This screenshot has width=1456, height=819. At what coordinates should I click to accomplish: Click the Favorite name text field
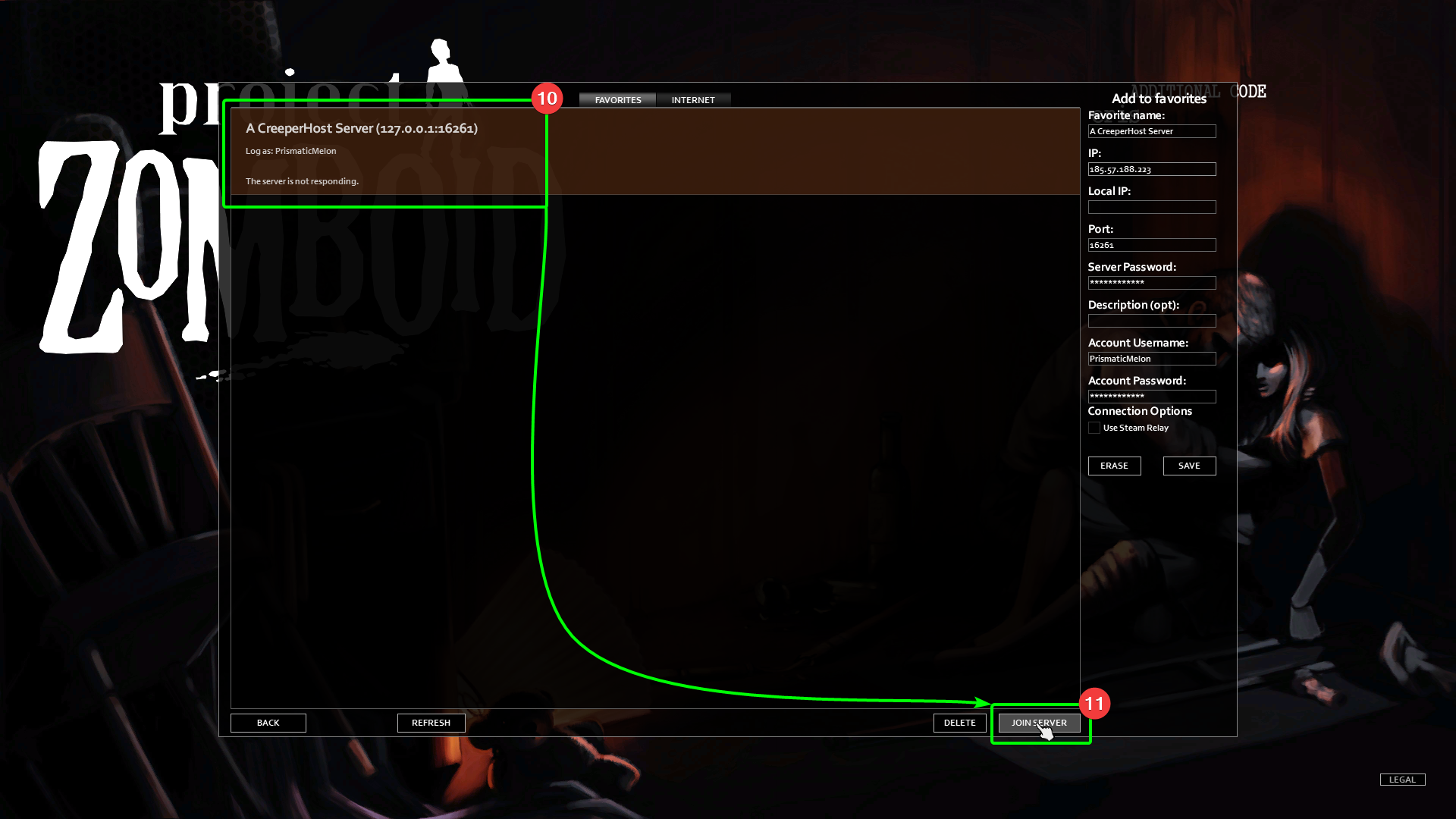pos(1152,131)
